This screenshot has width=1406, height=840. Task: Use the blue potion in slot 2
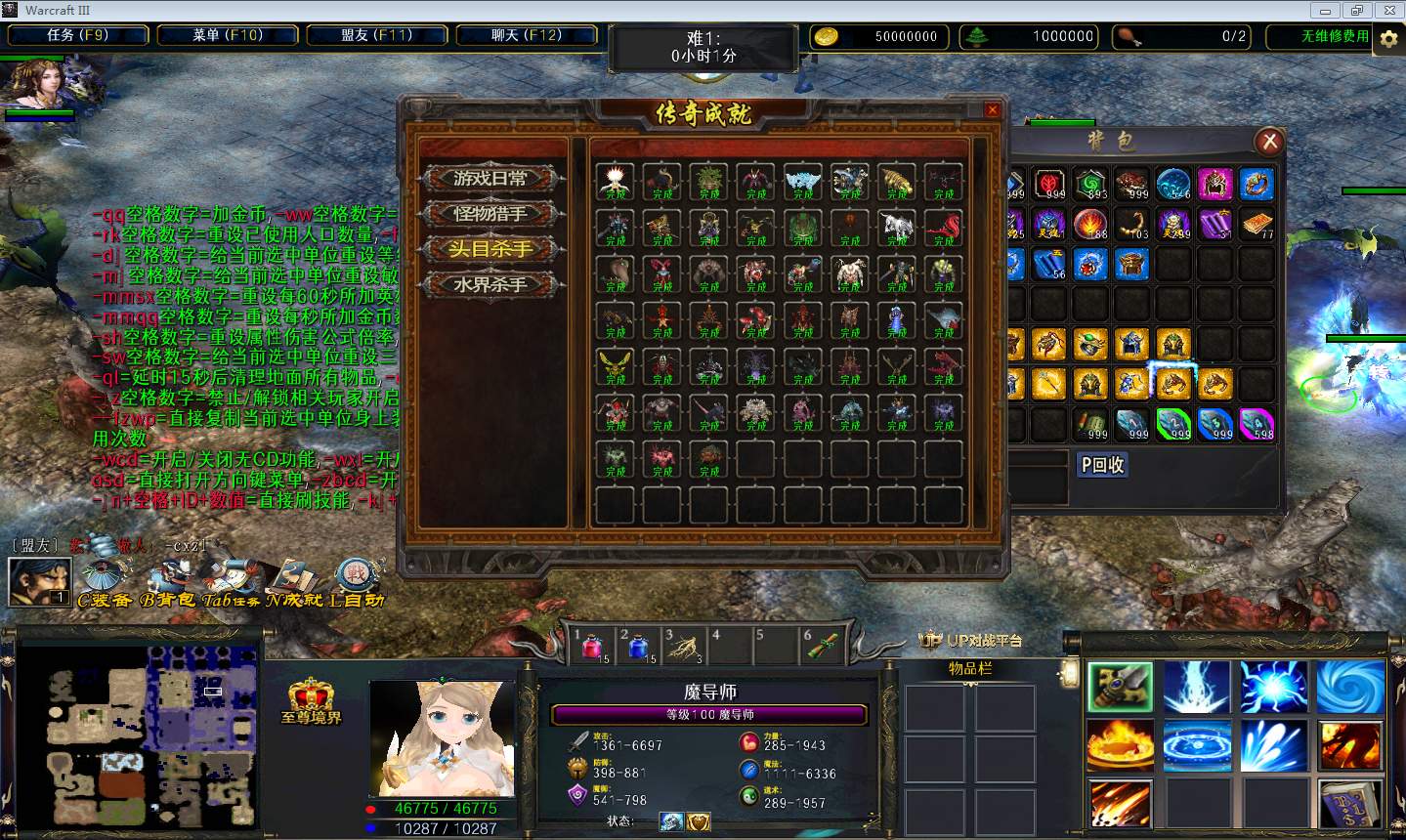[x=640, y=647]
